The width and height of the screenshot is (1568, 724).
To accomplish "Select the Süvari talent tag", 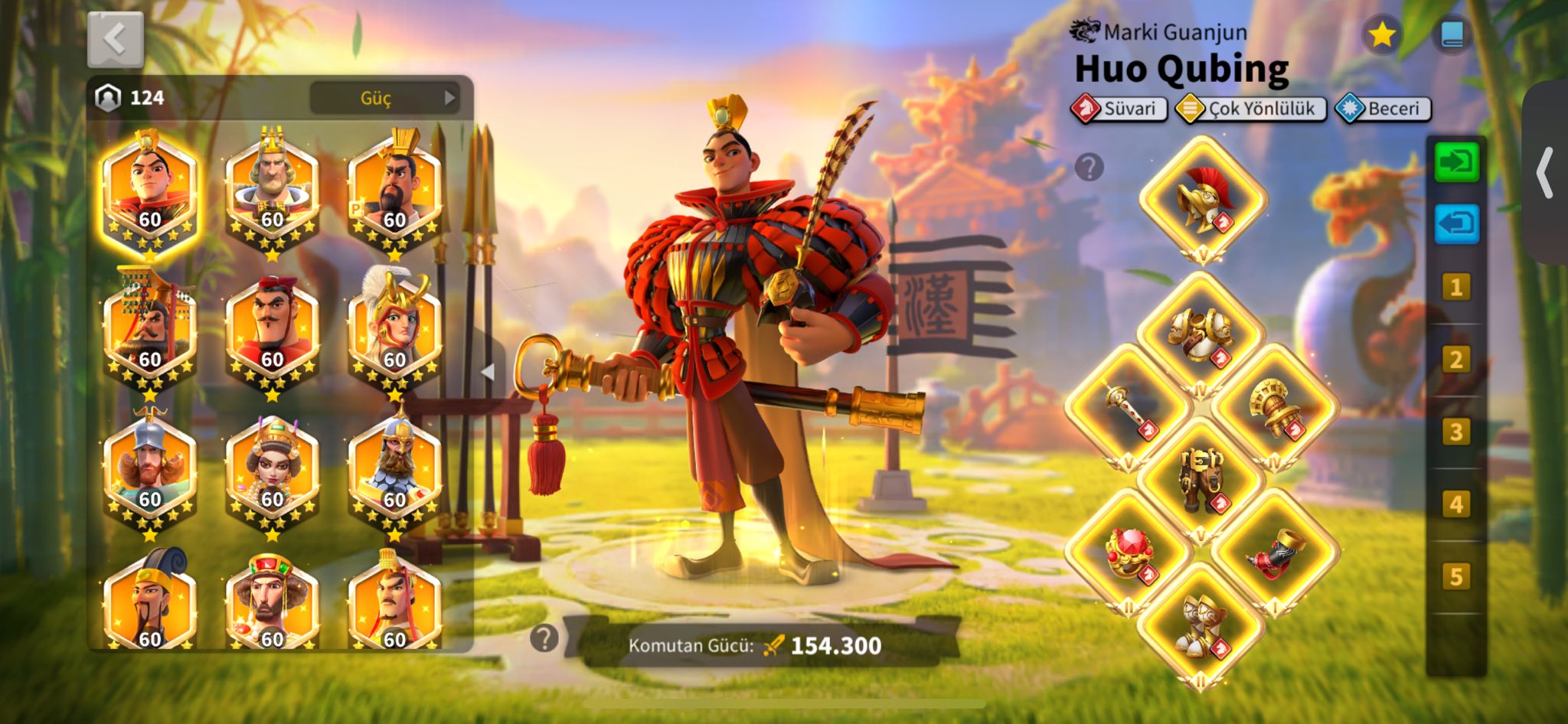I will click(1119, 109).
